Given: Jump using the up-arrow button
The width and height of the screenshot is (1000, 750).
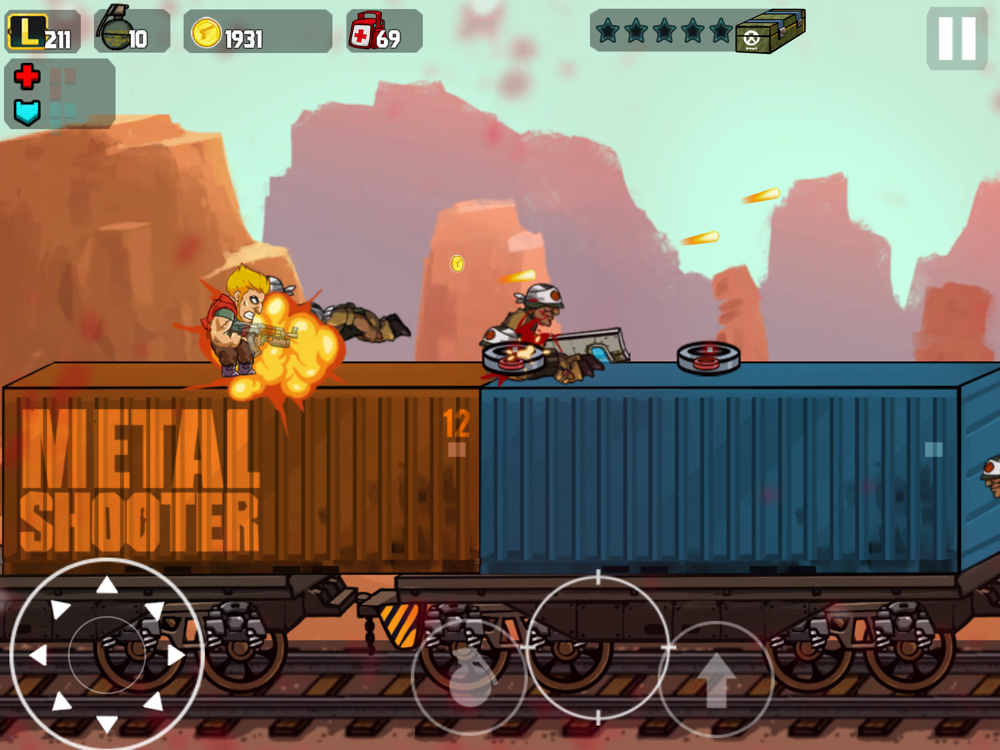Looking at the screenshot, I should click(716, 680).
